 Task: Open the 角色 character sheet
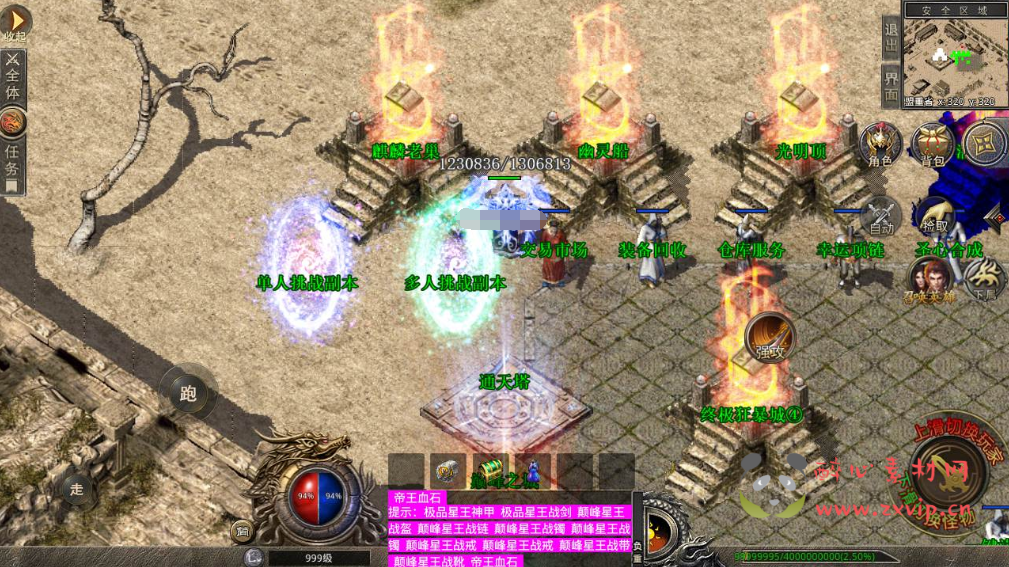click(x=880, y=145)
